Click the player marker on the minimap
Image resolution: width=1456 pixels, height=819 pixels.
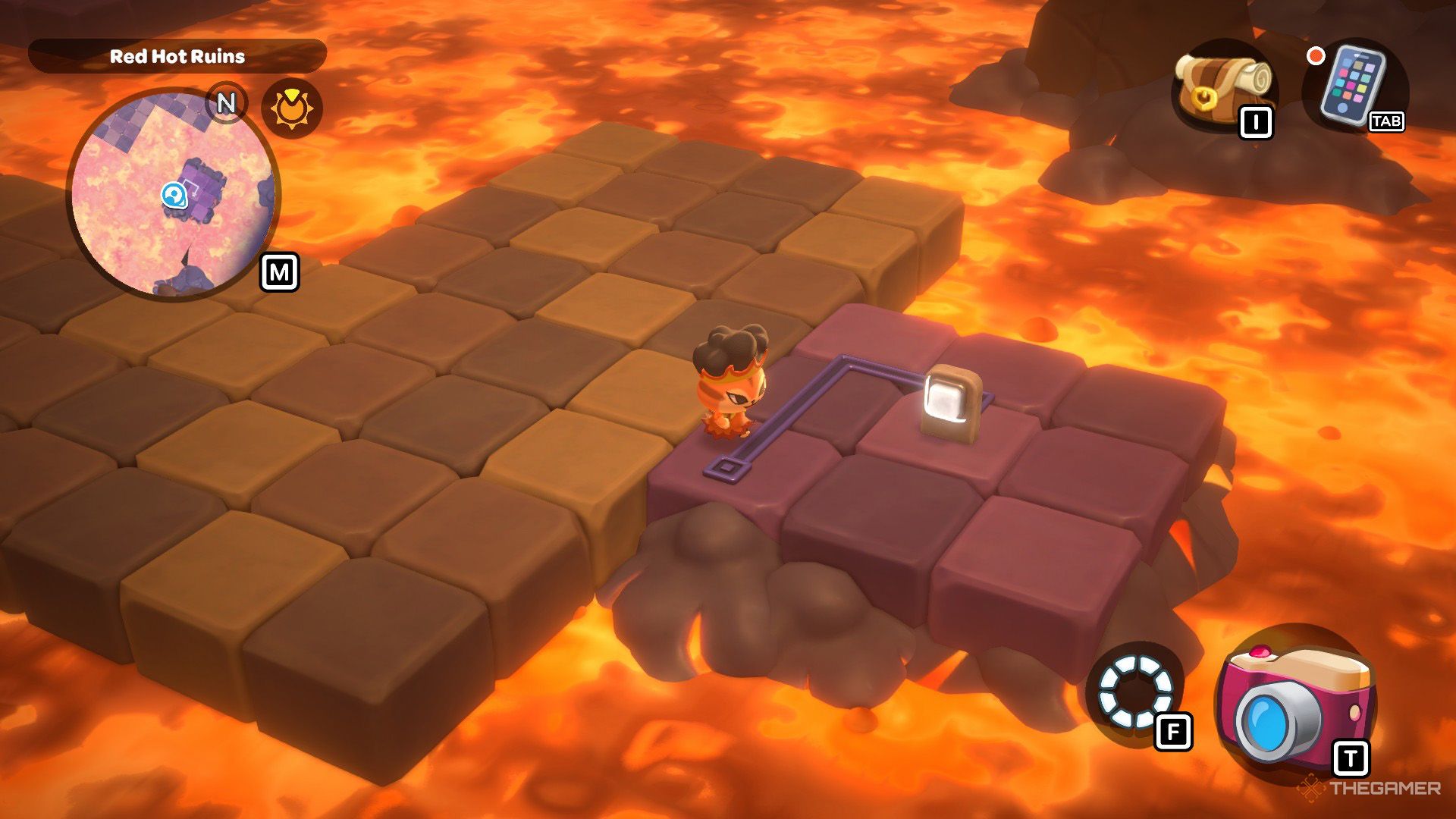(174, 196)
